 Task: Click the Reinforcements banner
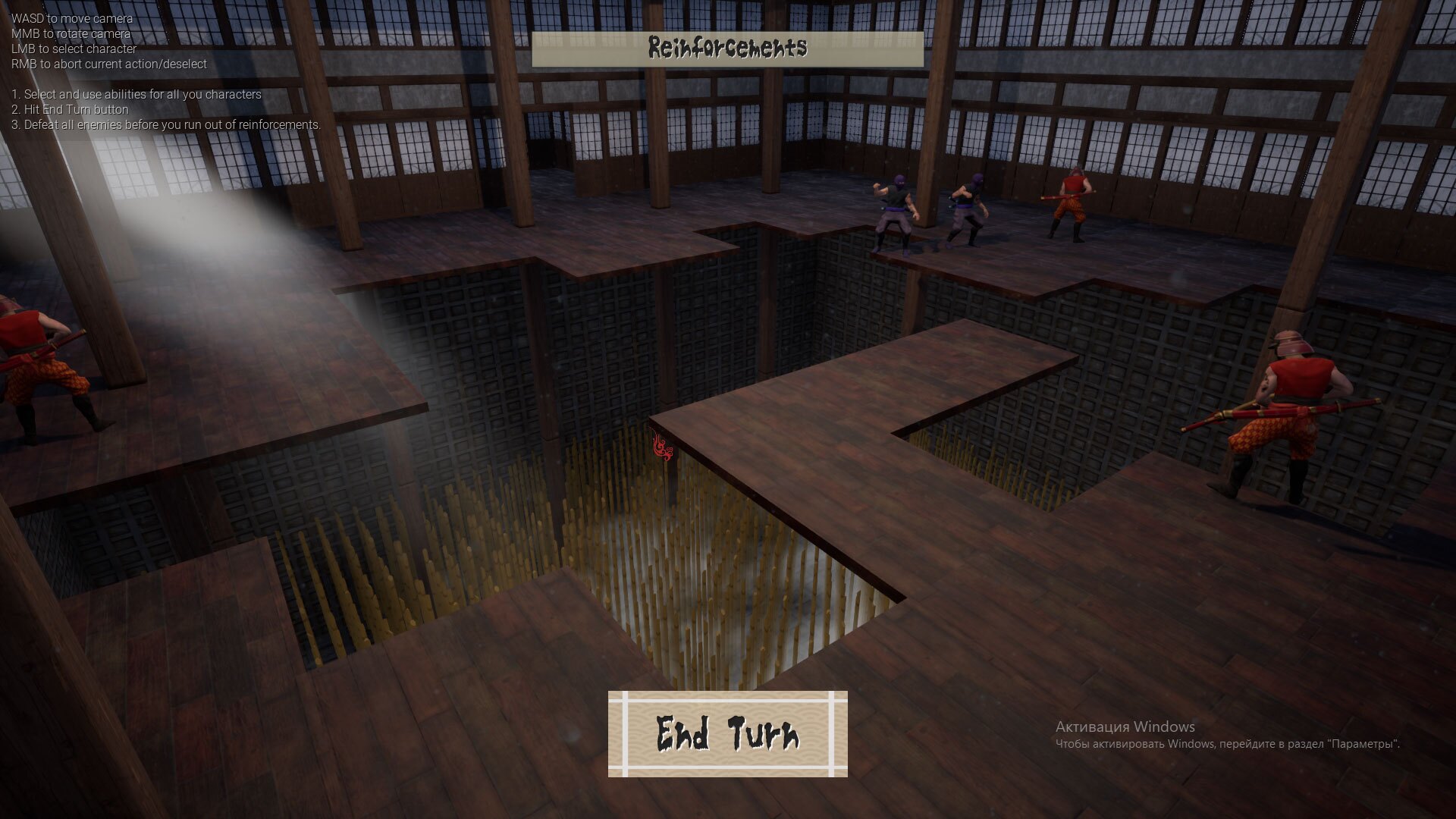point(726,47)
